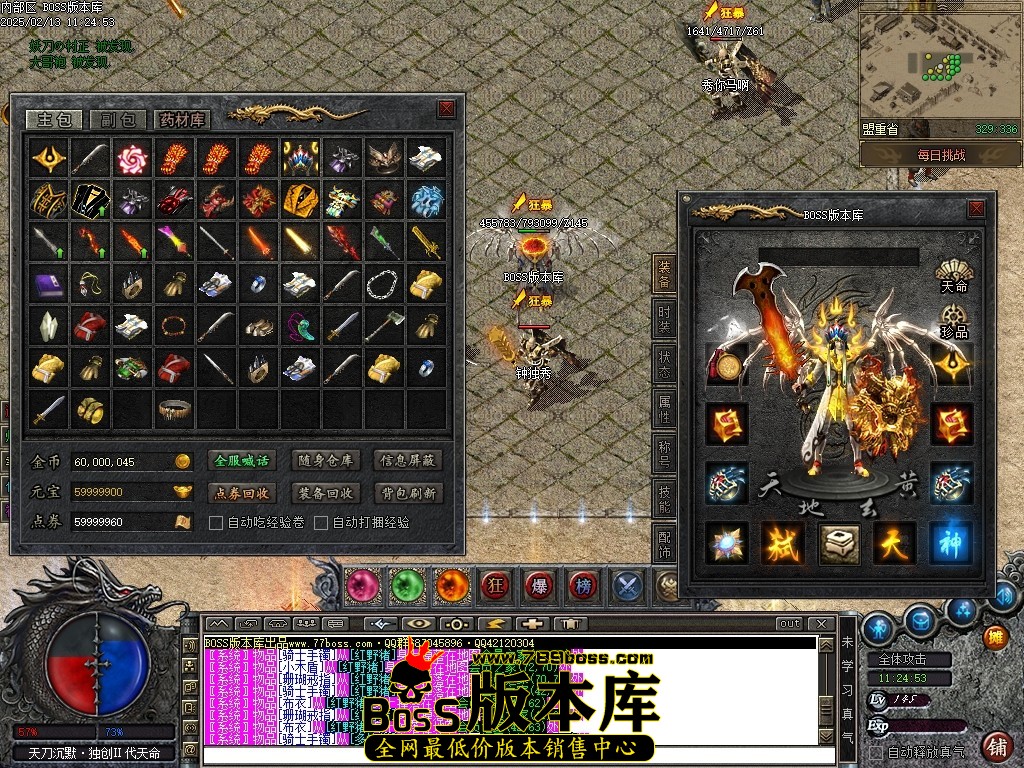Enable the 自动打捆经验 checkbox
Screen dimensions: 1024x768
pos(321,522)
